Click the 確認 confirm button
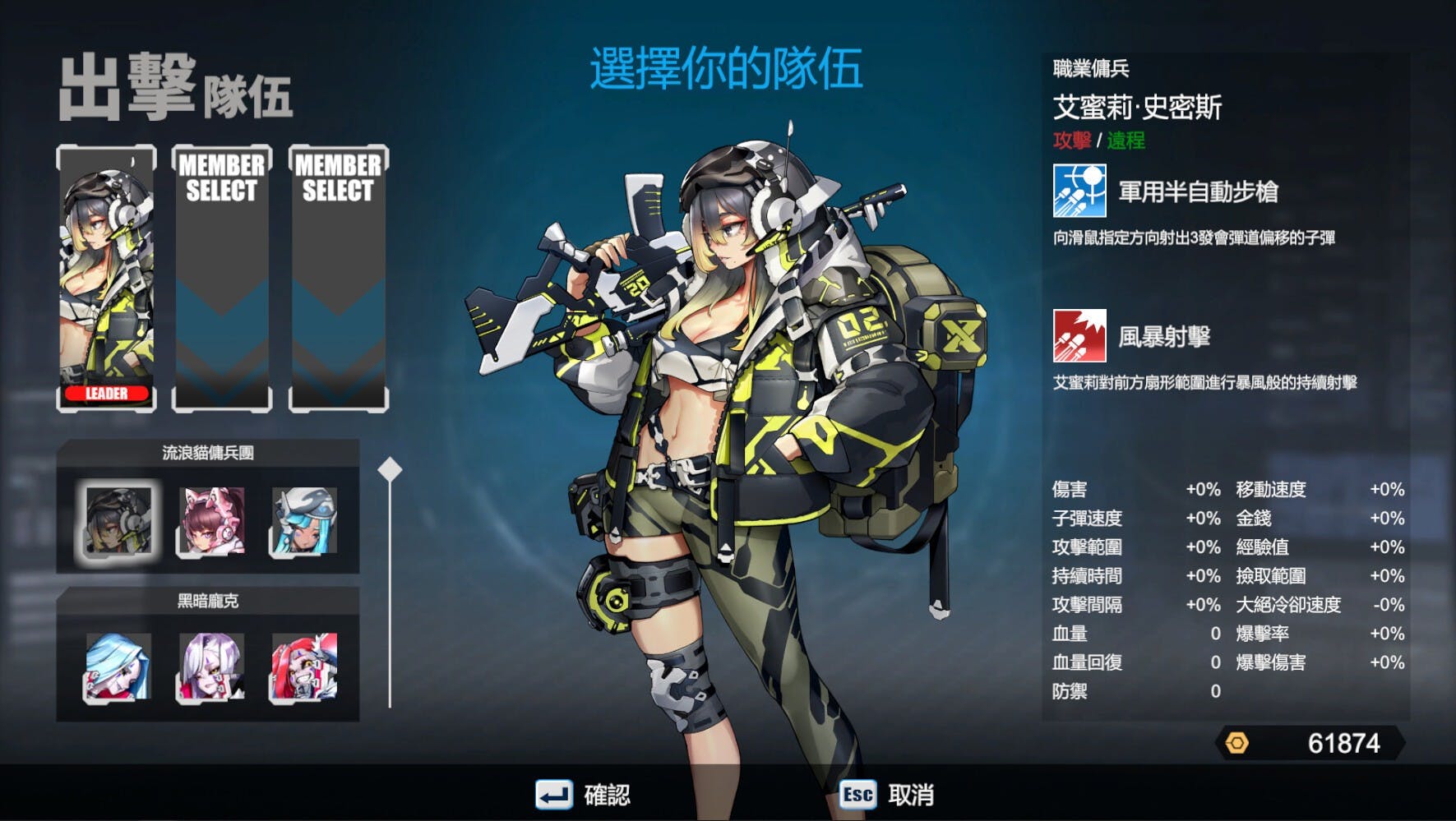Screen dimensions: 1456x821 coord(583,795)
